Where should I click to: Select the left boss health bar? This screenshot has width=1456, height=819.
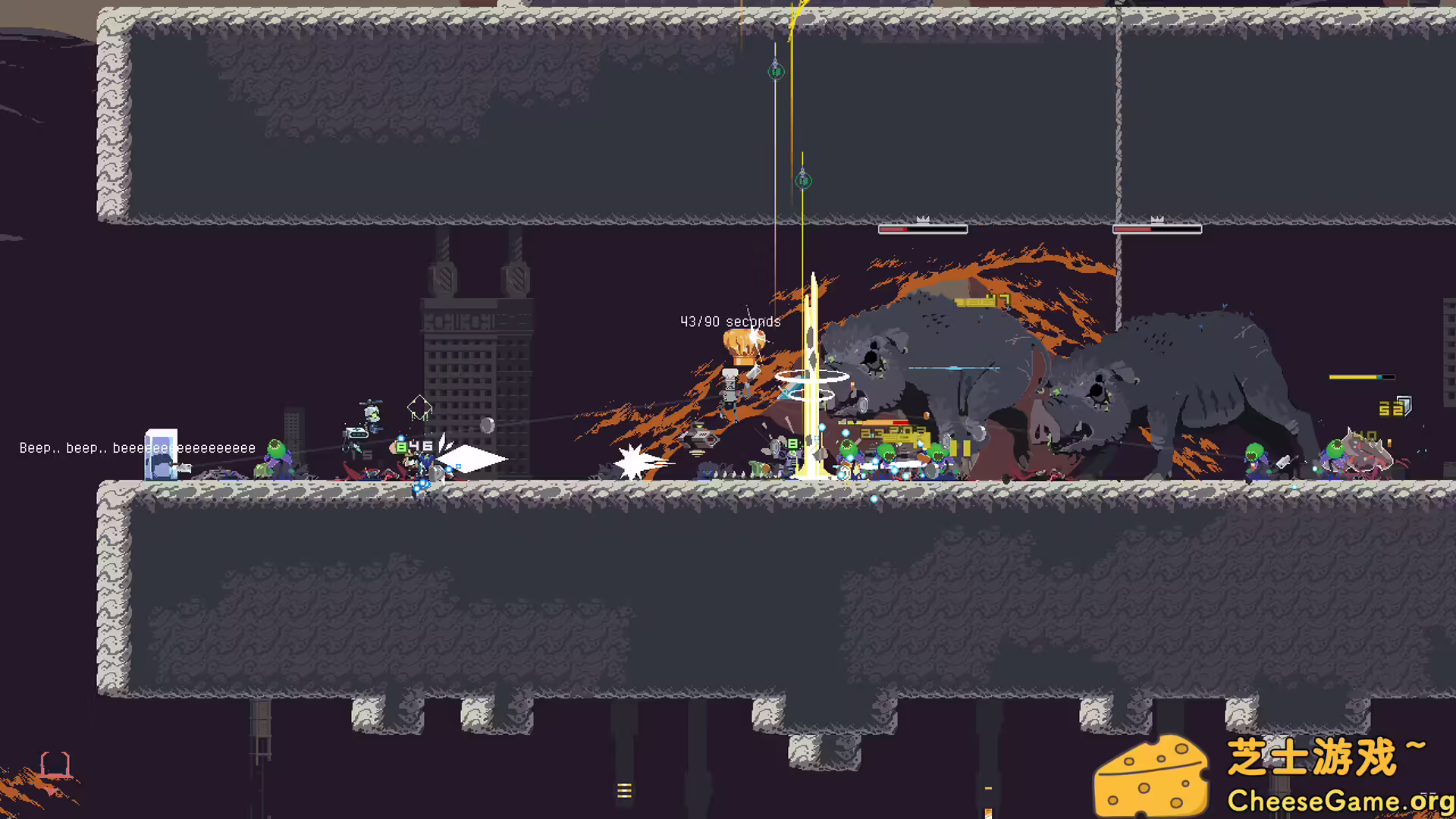click(x=924, y=229)
